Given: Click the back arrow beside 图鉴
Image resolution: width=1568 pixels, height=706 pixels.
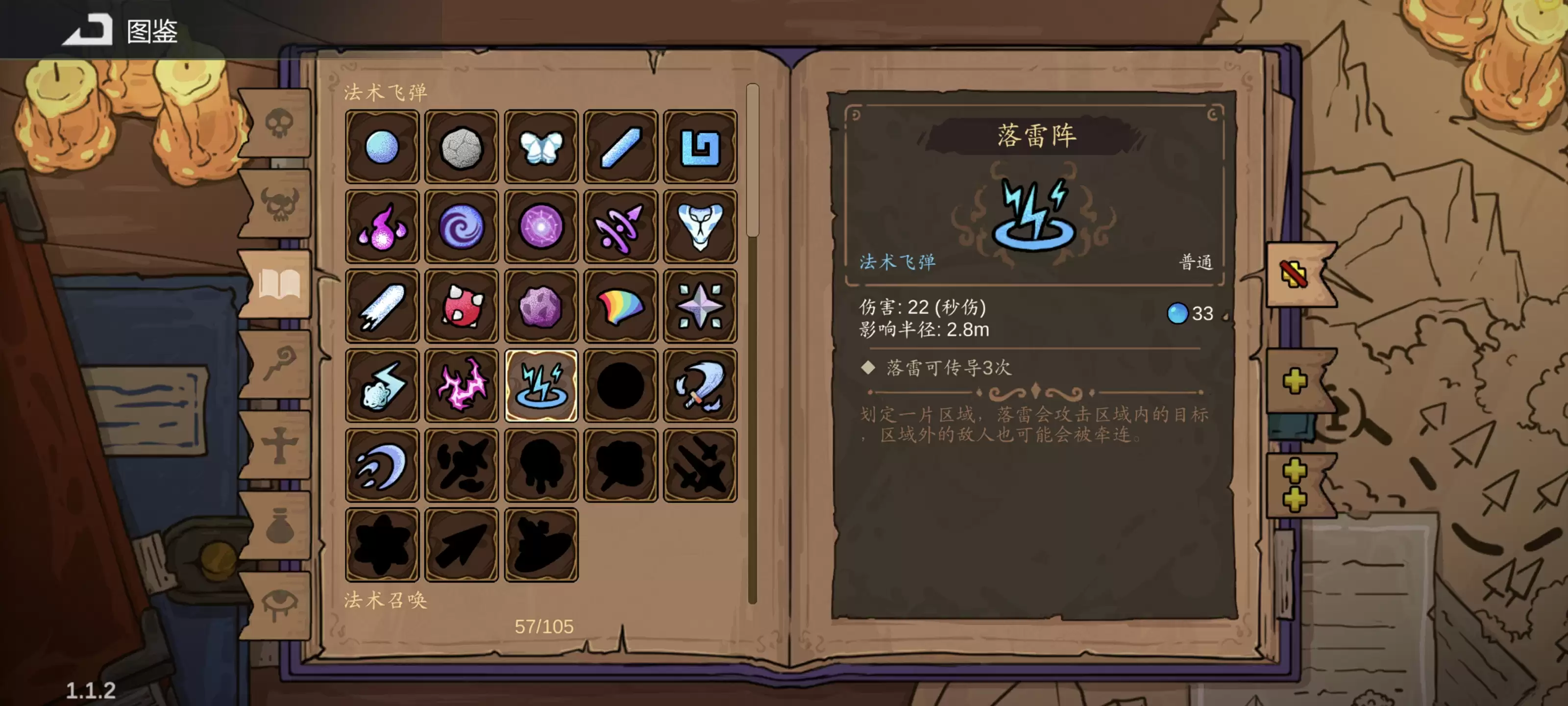Looking at the screenshot, I should (x=88, y=30).
